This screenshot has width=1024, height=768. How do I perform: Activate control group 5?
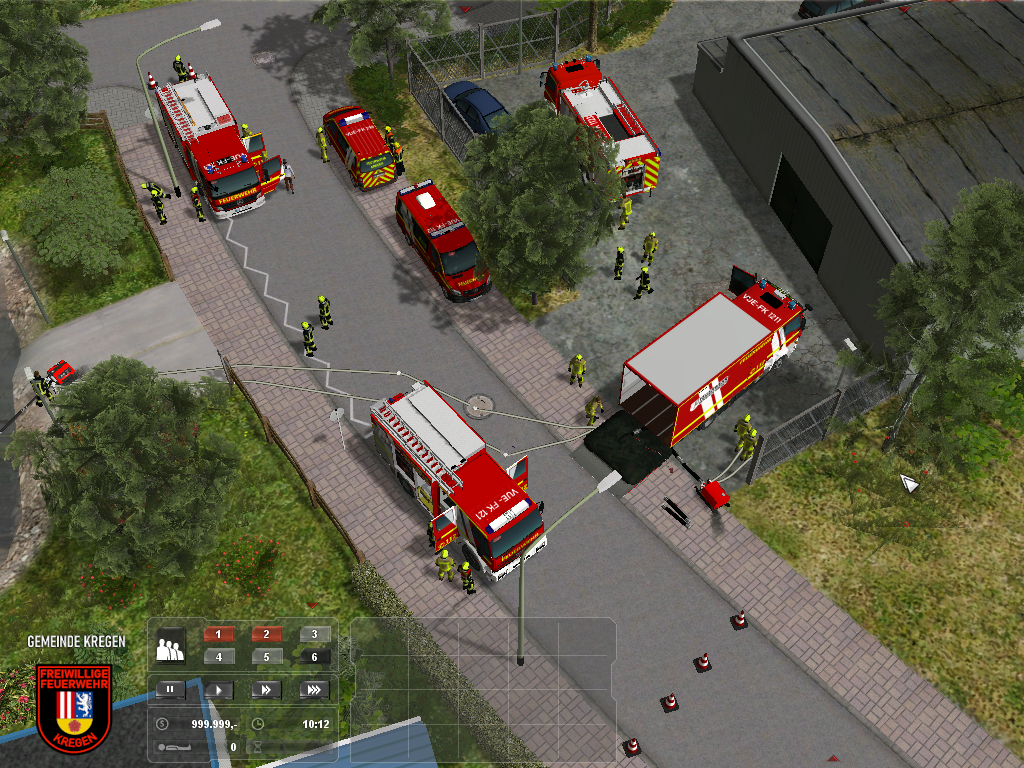[x=267, y=657]
